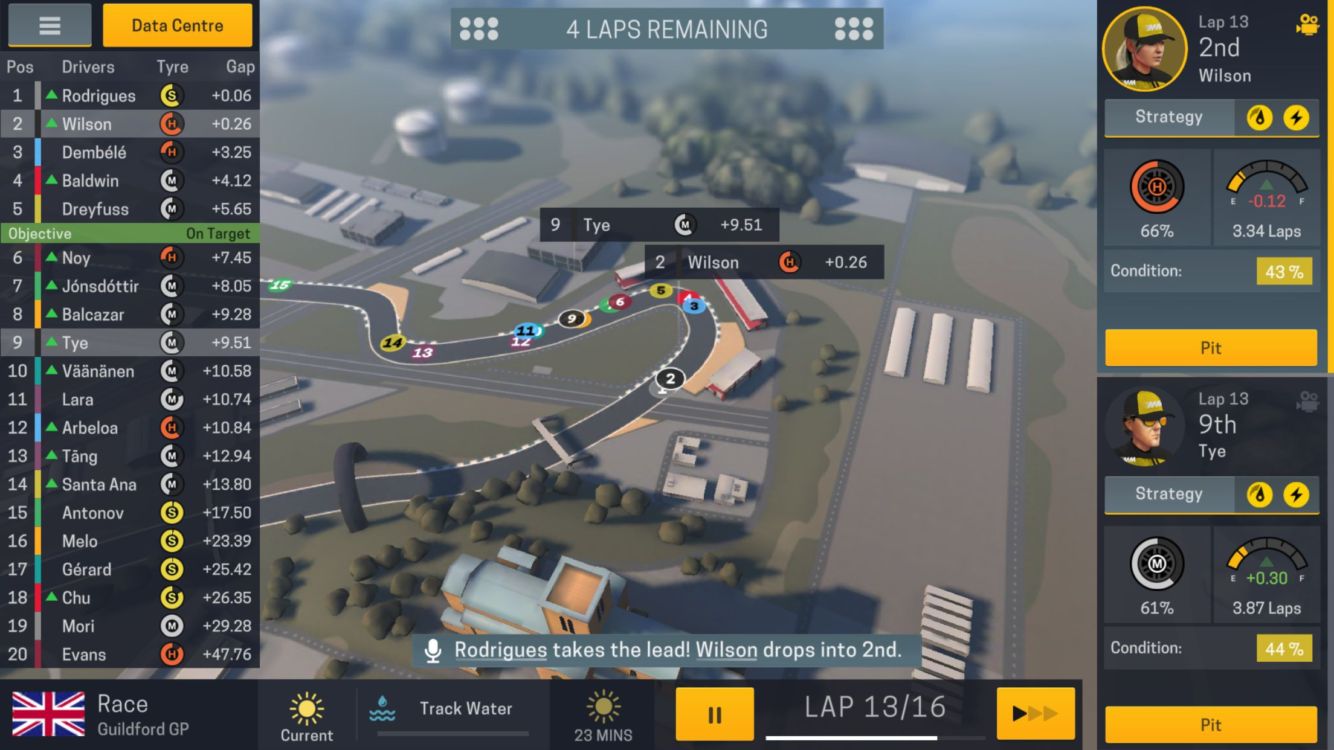1334x750 pixels.
Task: Switch camera to Tye's car
Action: [x=1306, y=402]
